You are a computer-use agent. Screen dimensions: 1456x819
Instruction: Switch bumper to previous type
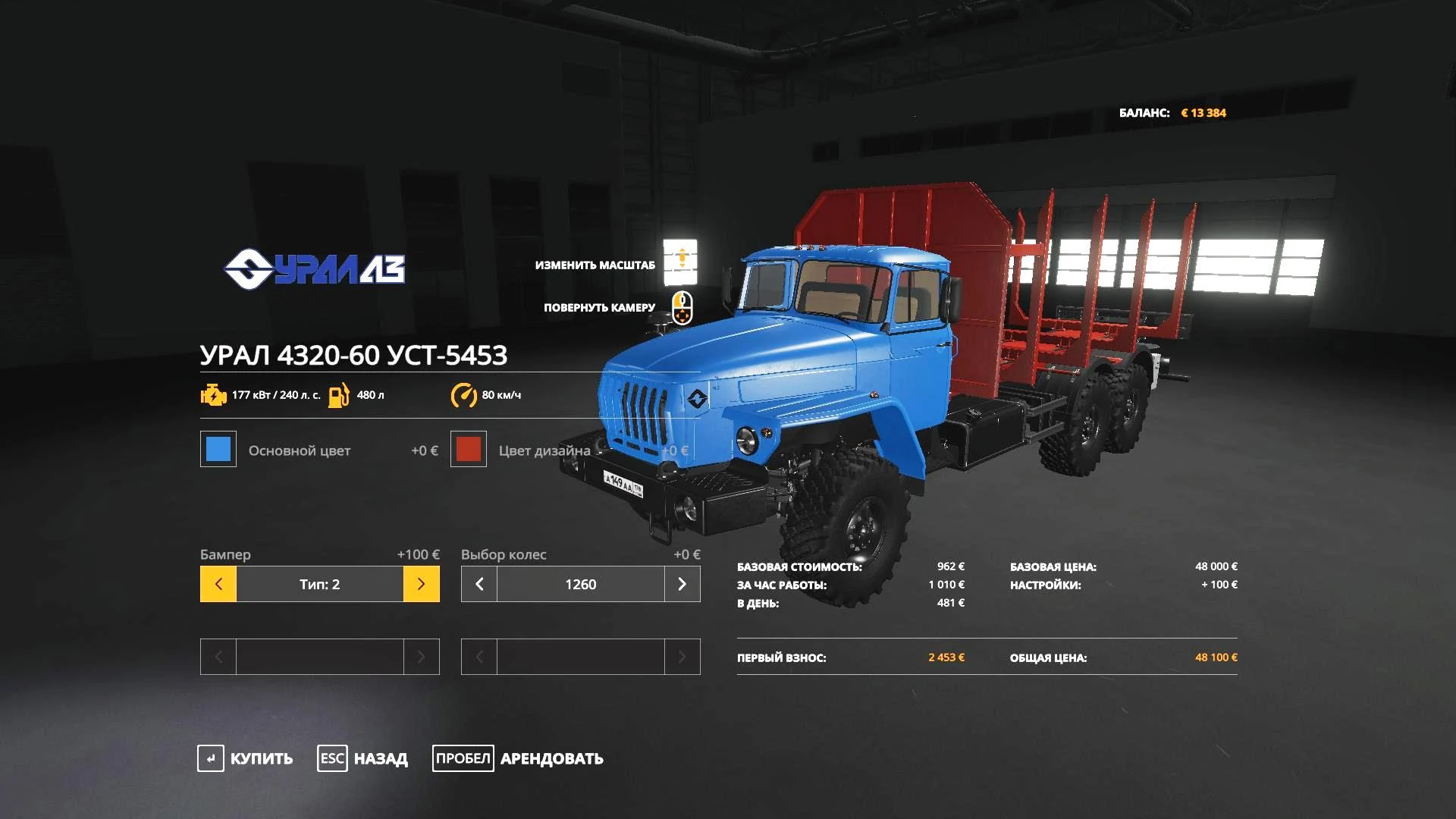[x=218, y=584]
